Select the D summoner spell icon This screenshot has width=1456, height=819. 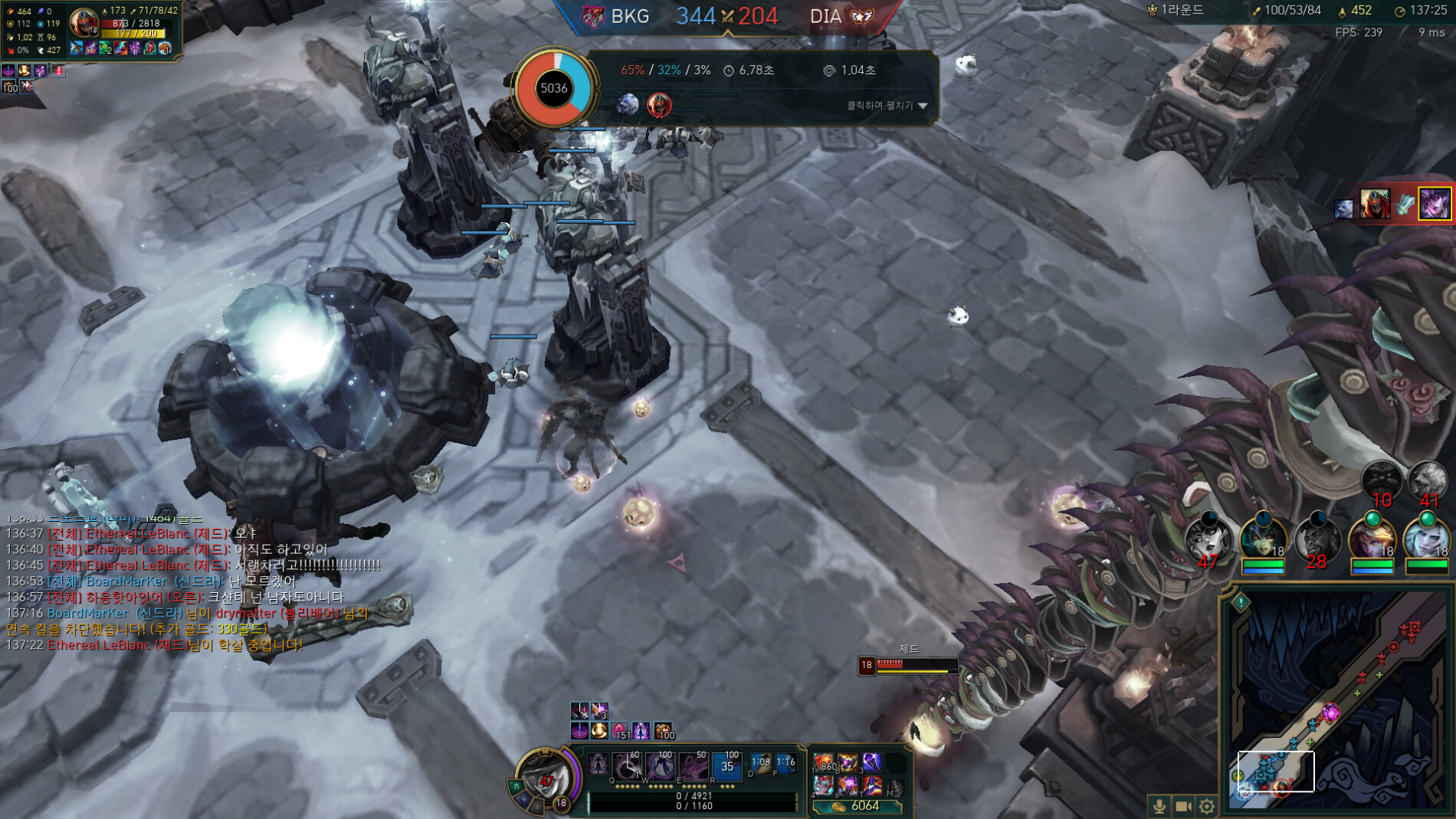pos(761,763)
